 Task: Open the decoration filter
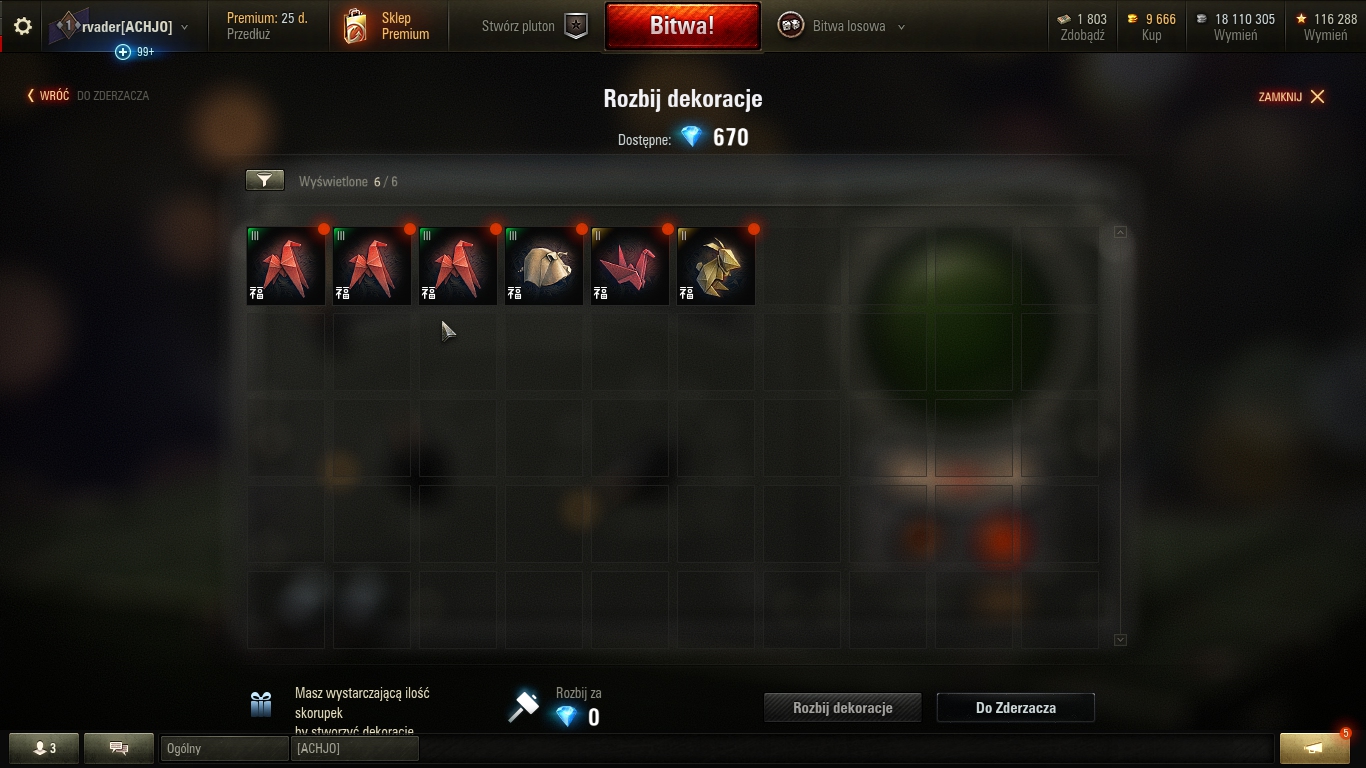265,180
